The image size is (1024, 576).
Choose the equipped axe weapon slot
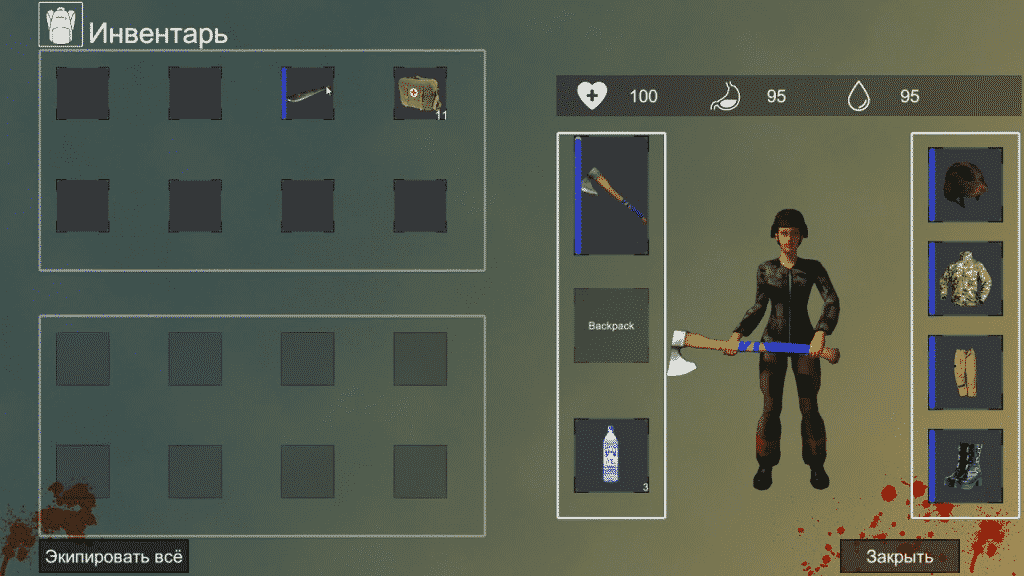[611, 195]
